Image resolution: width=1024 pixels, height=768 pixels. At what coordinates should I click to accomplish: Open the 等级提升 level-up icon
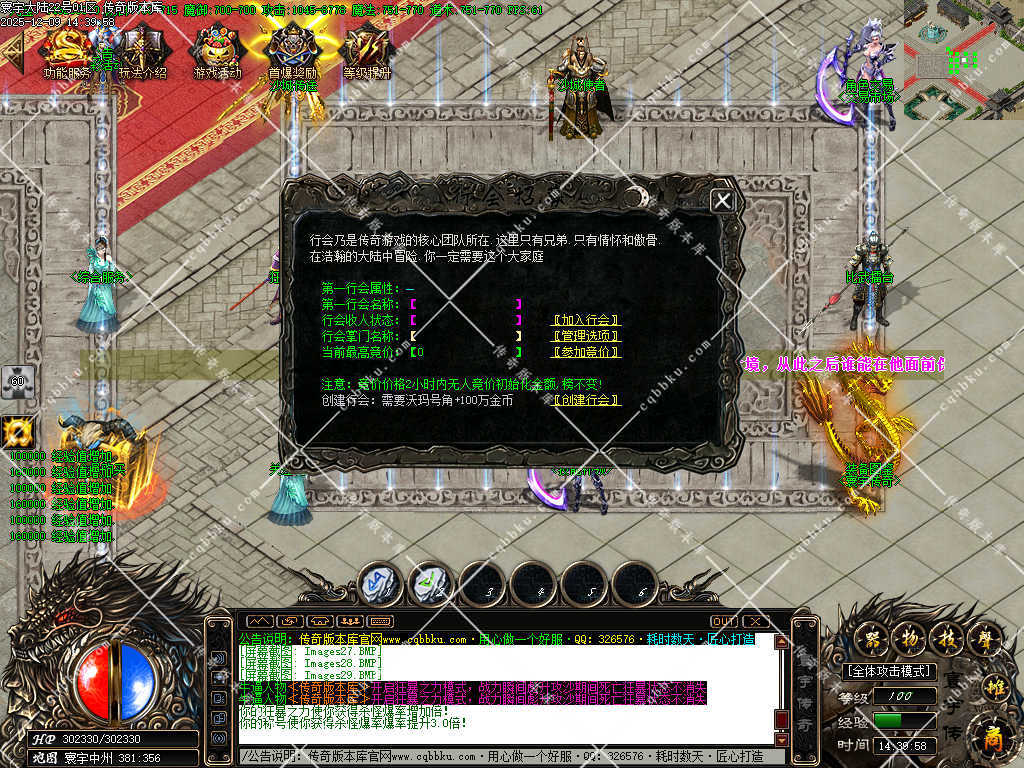(367, 50)
